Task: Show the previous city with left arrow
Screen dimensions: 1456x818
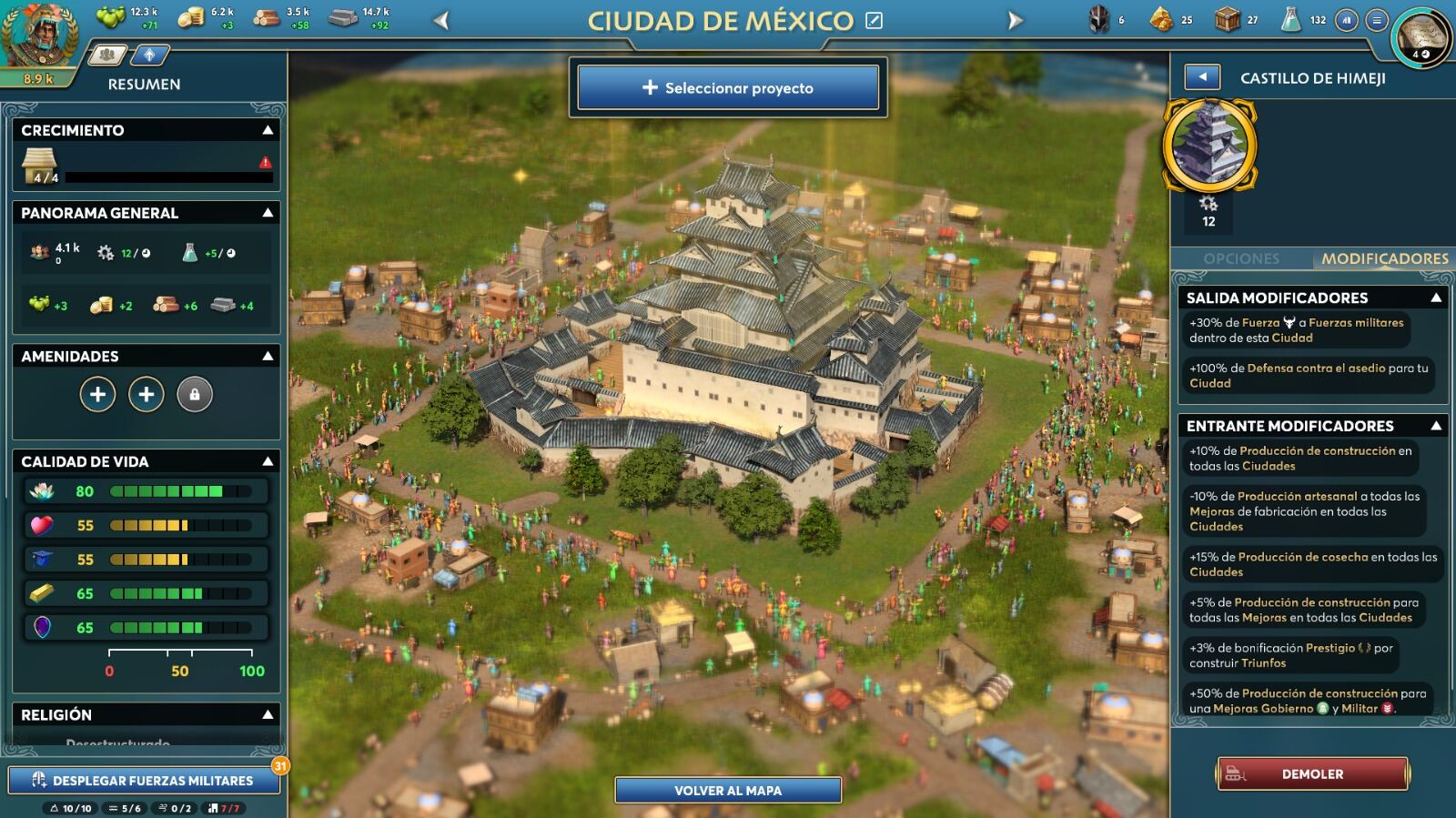Action: tap(442, 20)
